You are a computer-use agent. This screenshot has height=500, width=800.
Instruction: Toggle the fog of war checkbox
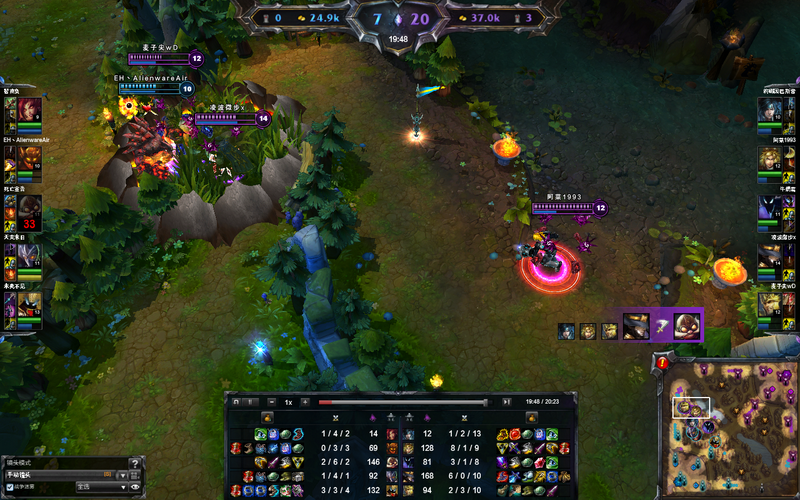click(10, 487)
